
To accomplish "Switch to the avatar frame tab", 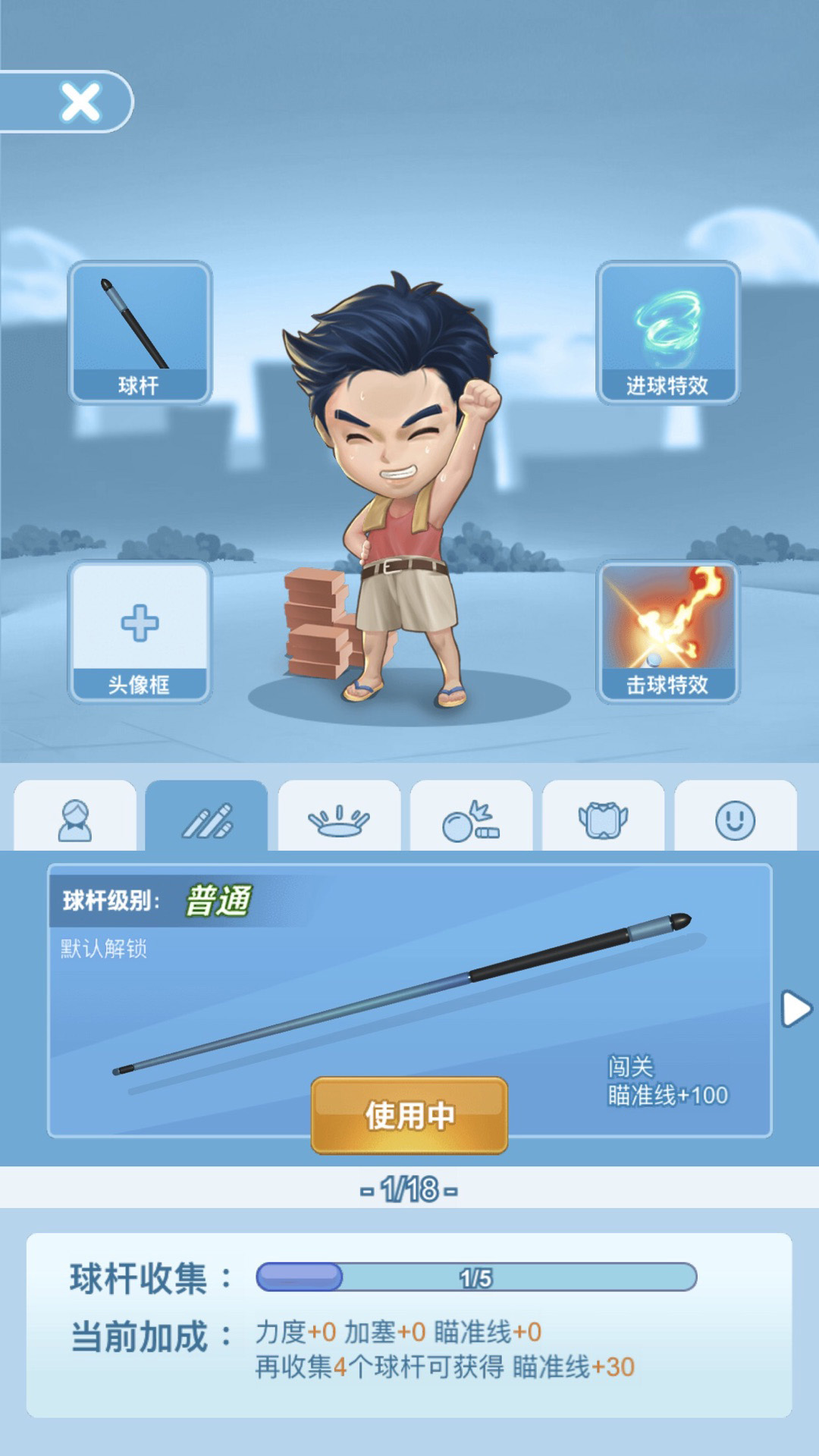I will coord(603,819).
